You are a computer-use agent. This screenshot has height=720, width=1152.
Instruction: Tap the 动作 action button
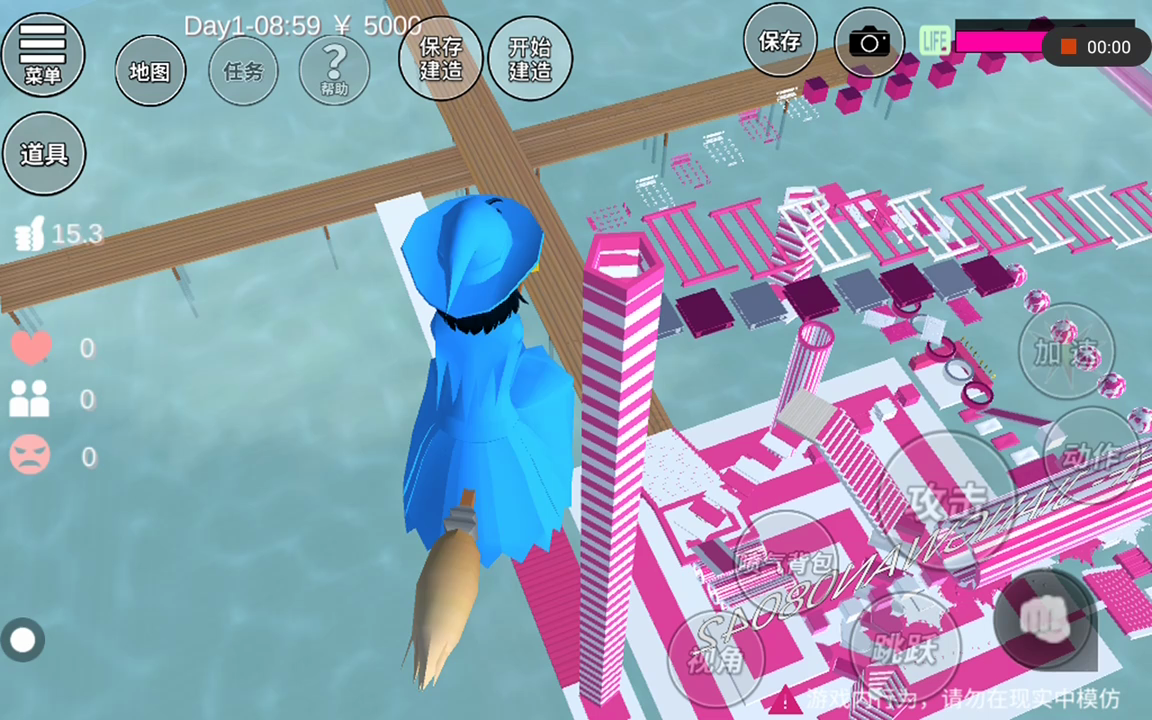click(1089, 456)
